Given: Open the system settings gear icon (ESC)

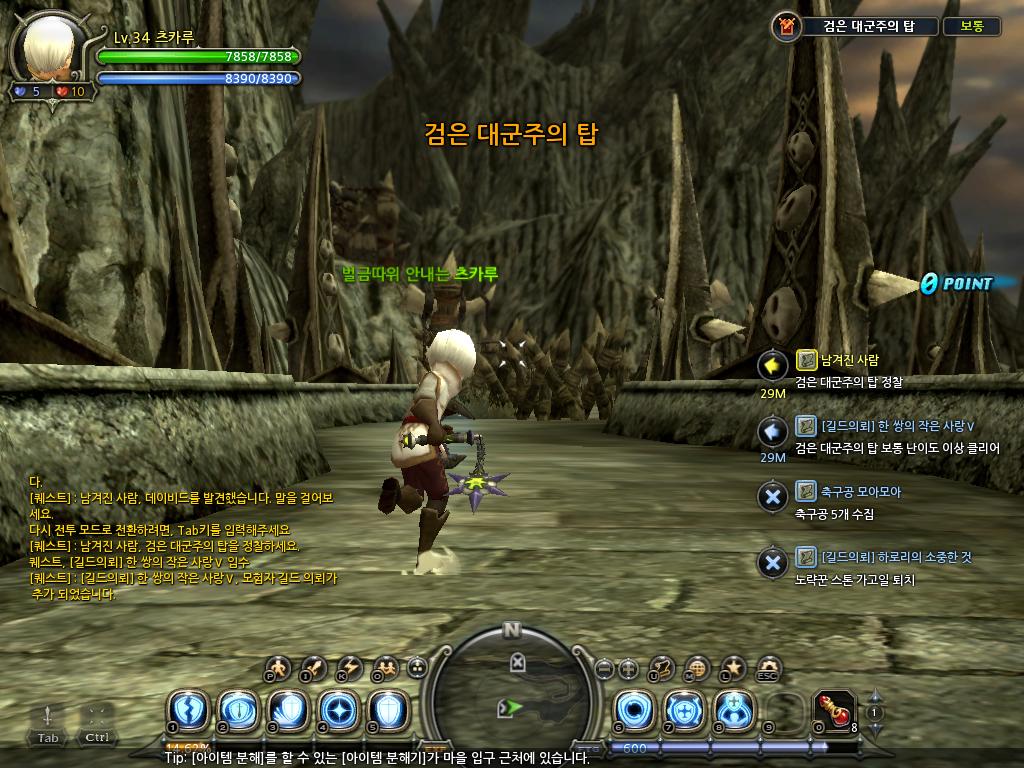Looking at the screenshot, I should click(x=768, y=667).
